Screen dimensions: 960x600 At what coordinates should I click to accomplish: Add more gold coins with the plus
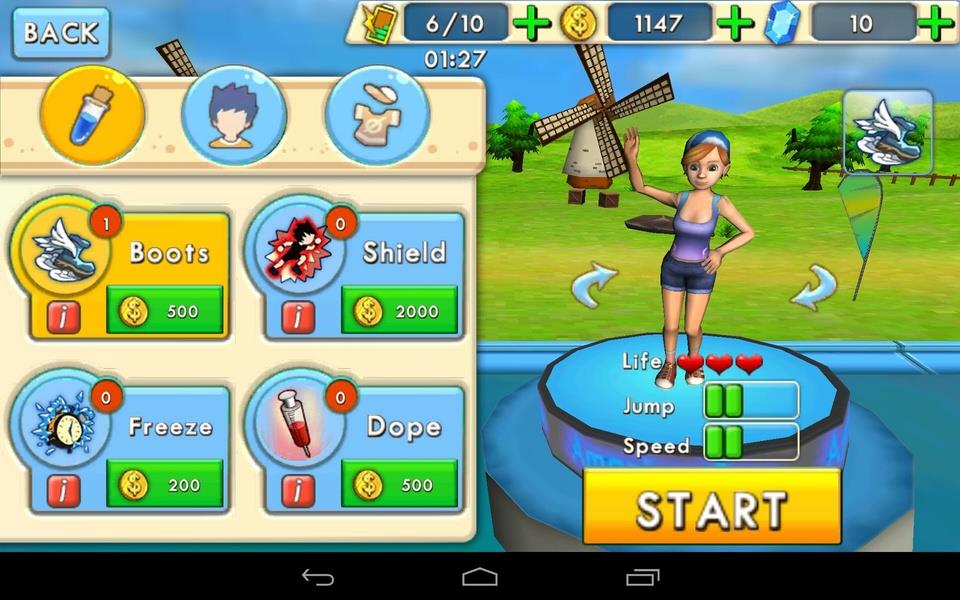[736, 23]
